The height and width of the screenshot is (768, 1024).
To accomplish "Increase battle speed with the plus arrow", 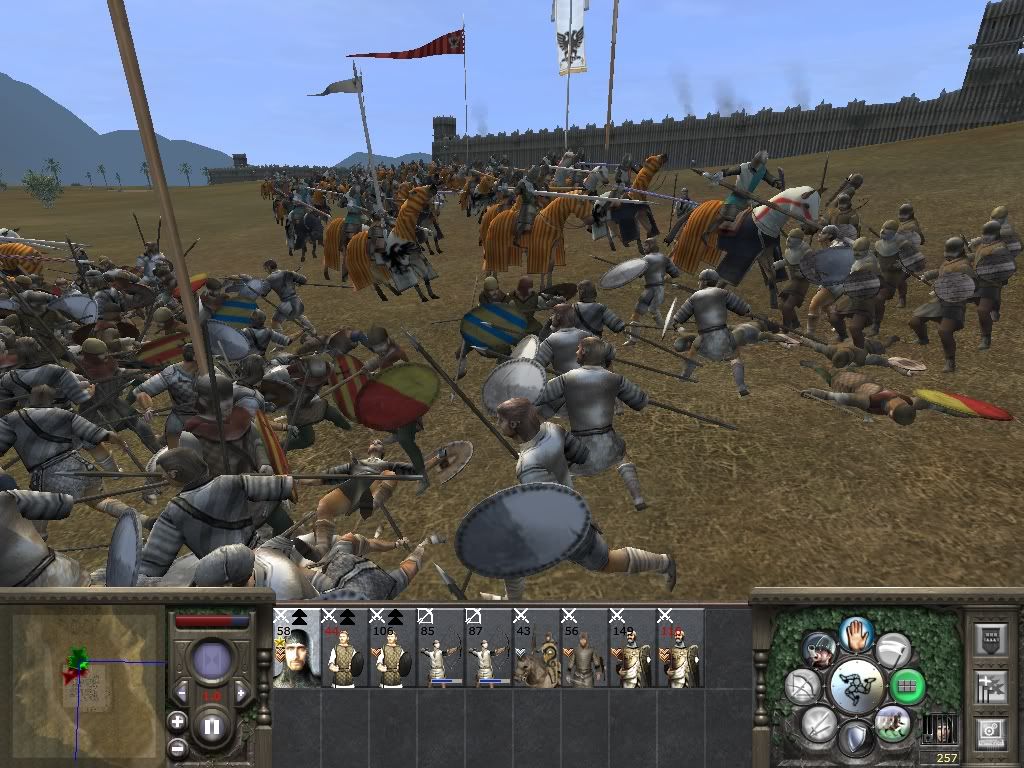I will click(x=241, y=693).
